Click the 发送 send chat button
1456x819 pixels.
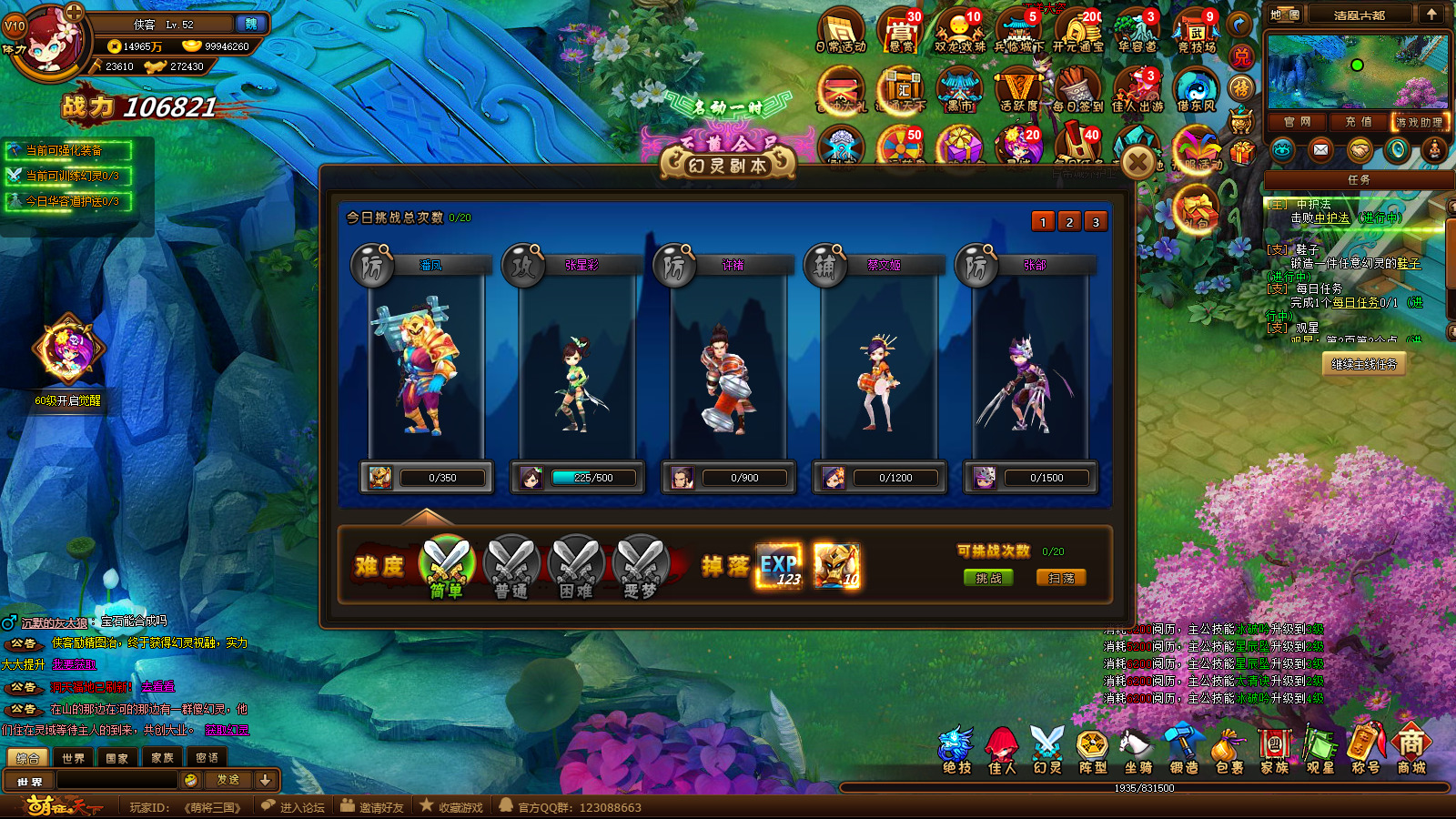(x=227, y=780)
